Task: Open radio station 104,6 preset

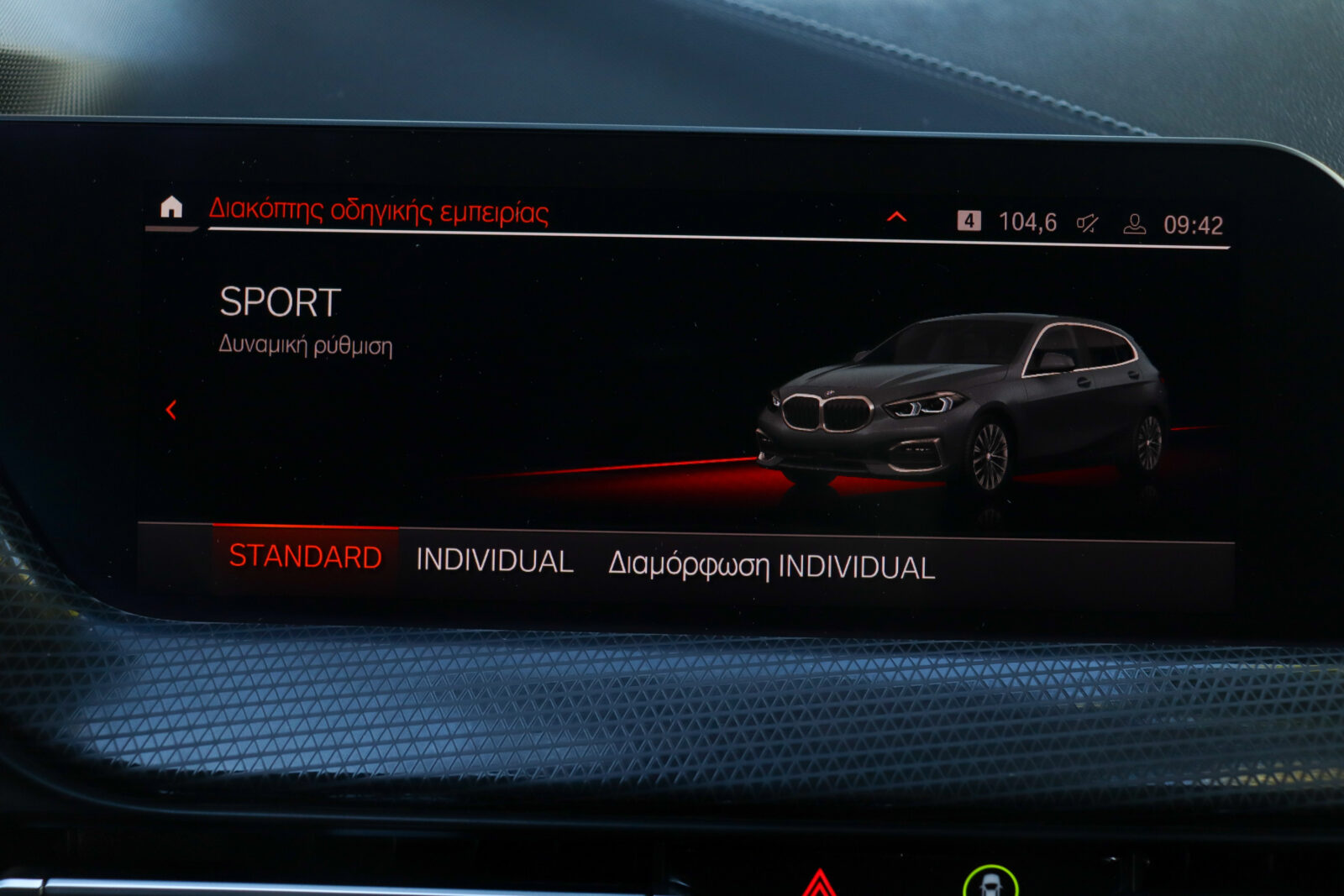Action: click(1026, 222)
